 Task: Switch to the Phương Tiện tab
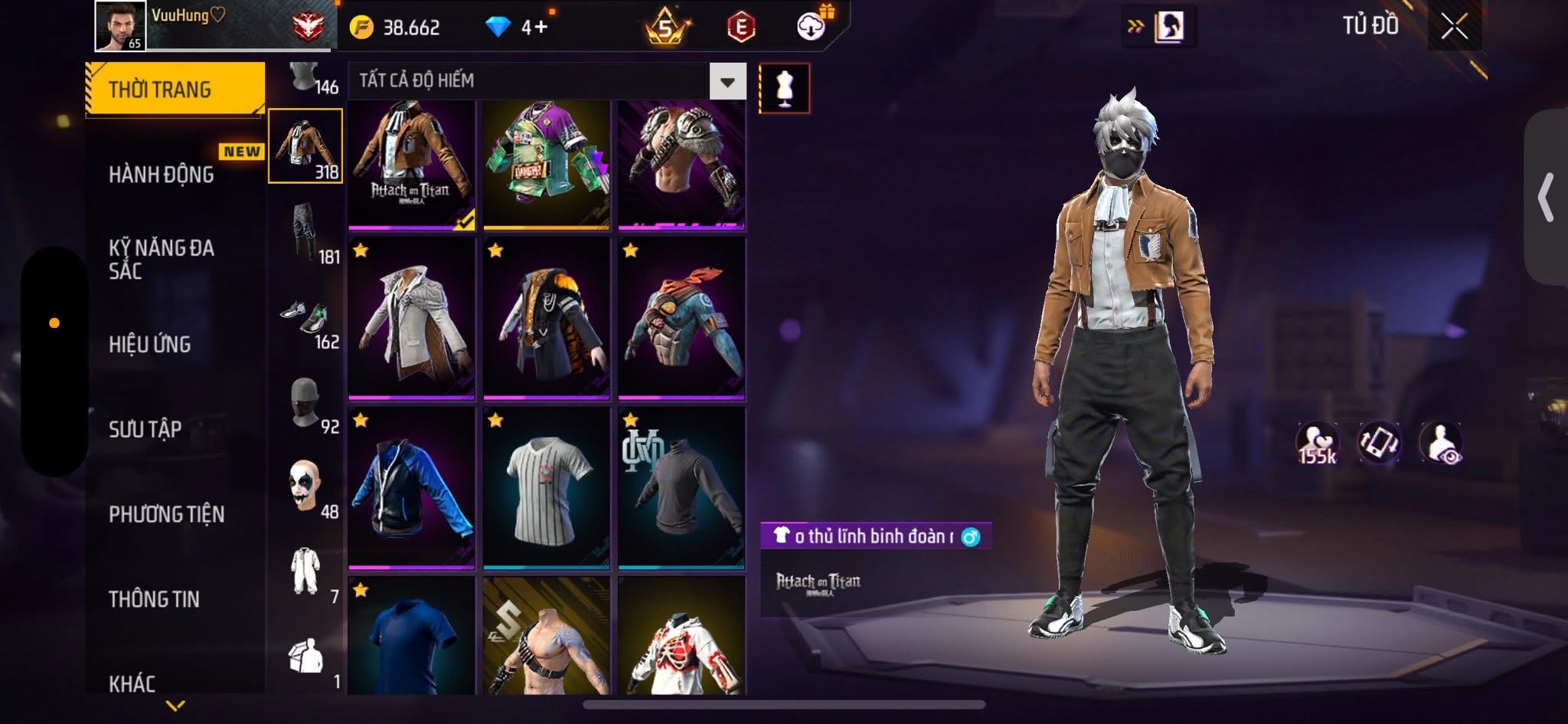(x=167, y=514)
